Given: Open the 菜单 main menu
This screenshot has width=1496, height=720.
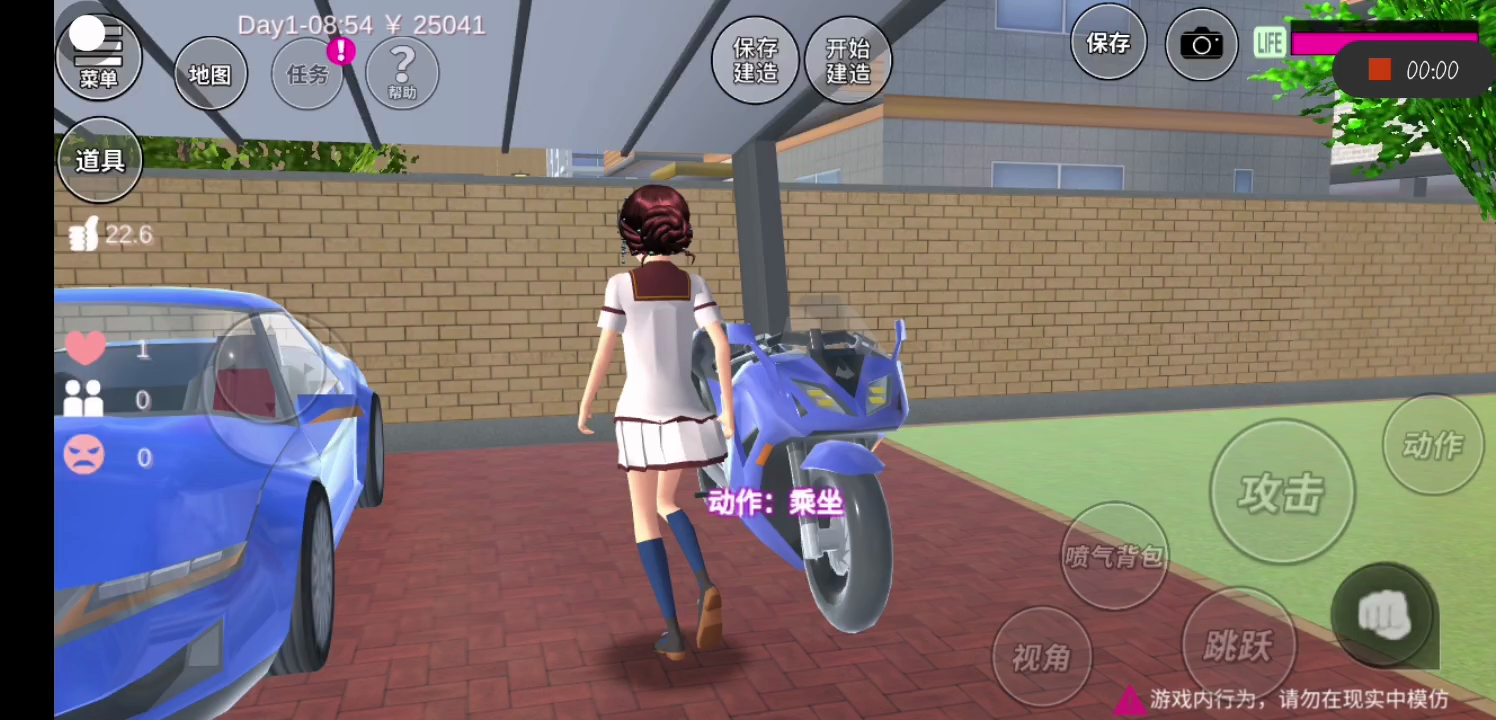Looking at the screenshot, I should 98,57.
